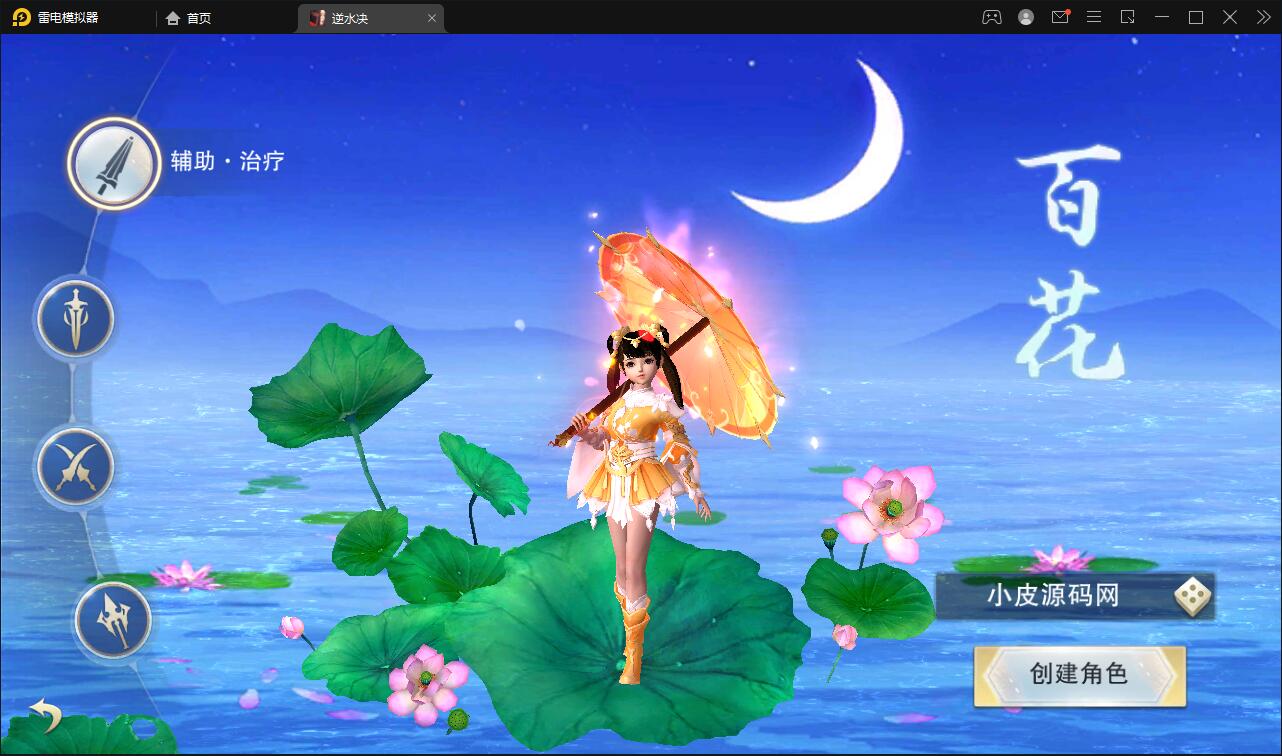Toggle fullscreen using the resize icon
The image size is (1282, 756).
(1129, 17)
